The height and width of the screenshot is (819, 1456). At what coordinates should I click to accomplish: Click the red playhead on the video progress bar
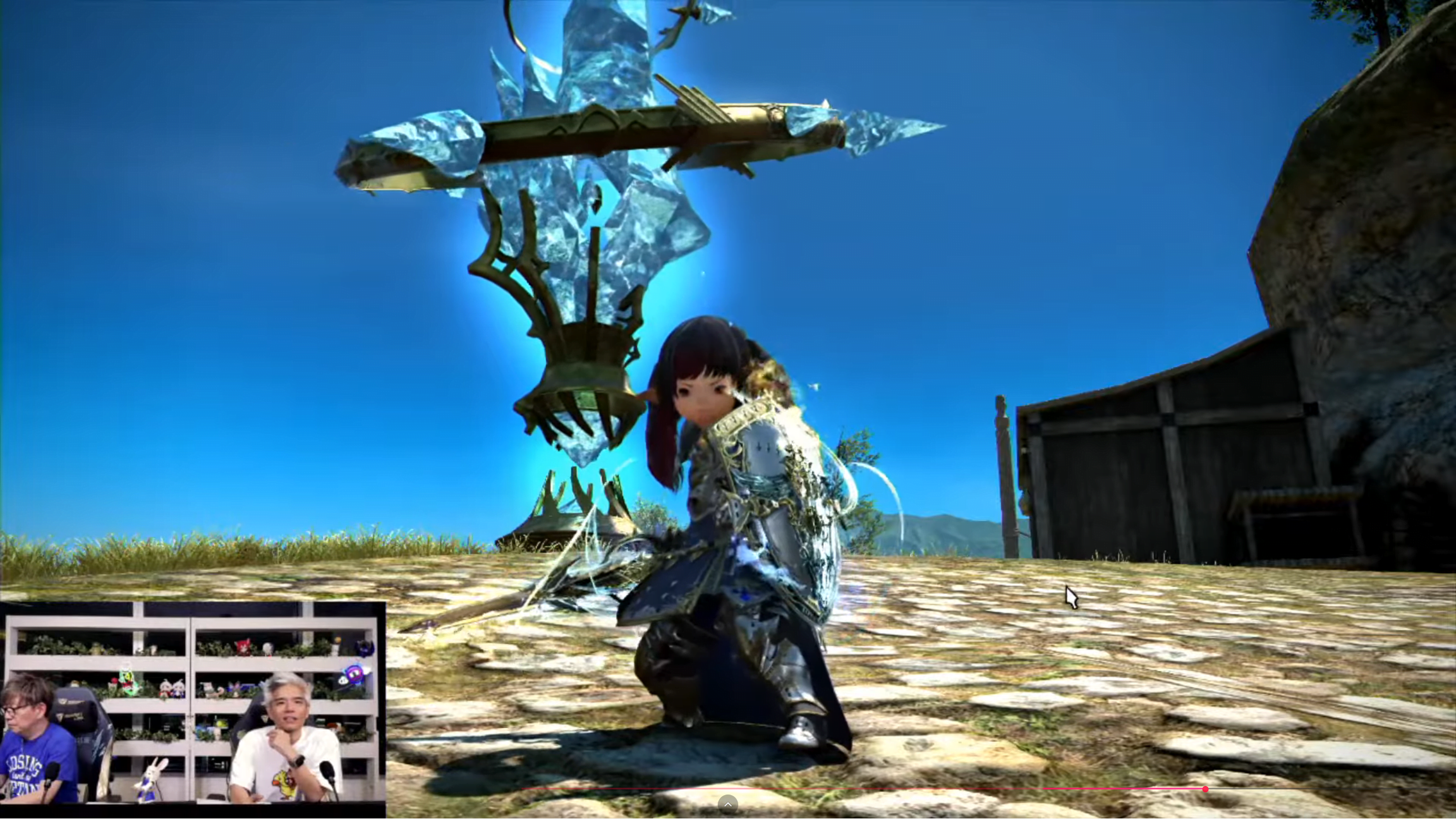click(x=1205, y=789)
